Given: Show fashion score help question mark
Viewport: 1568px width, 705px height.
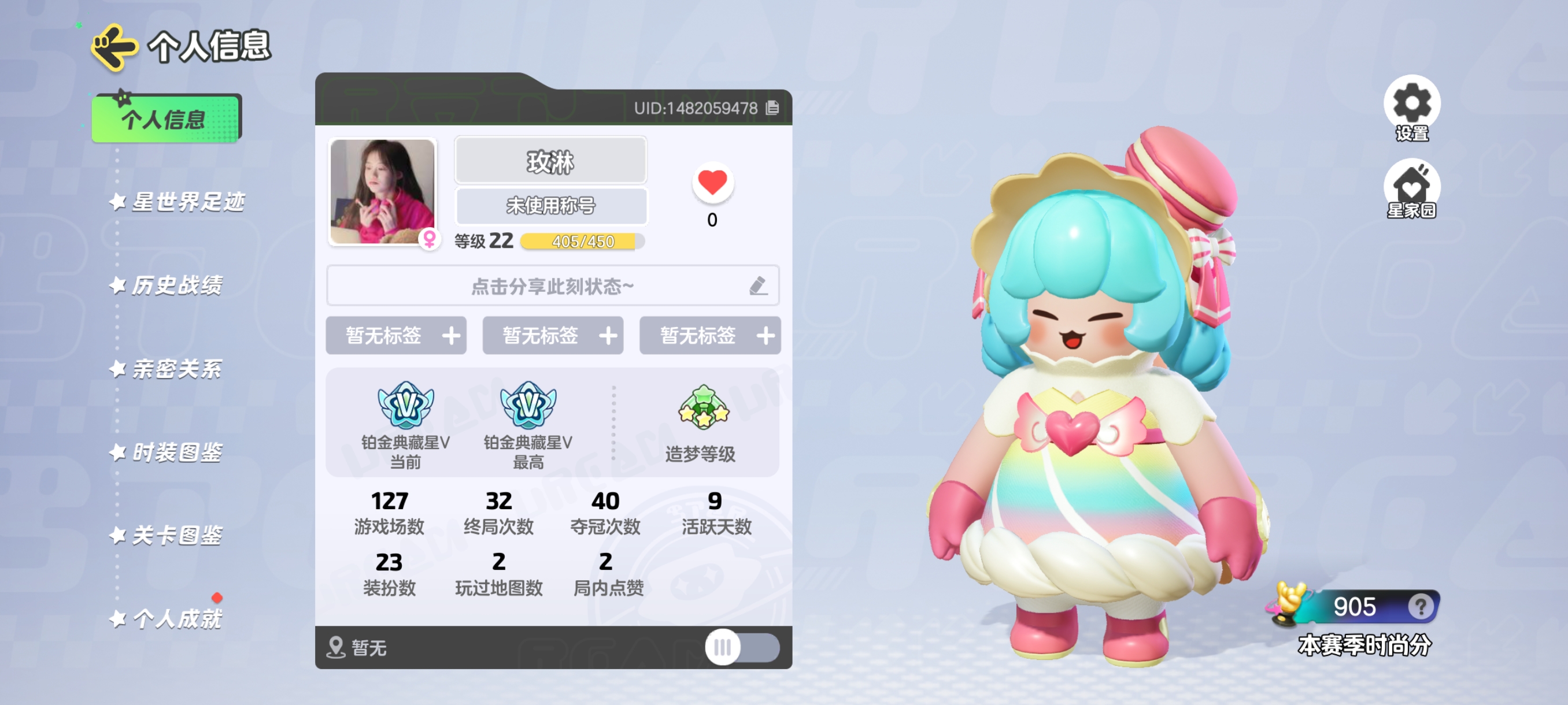Looking at the screenshot, I should tap(1420, 606).
